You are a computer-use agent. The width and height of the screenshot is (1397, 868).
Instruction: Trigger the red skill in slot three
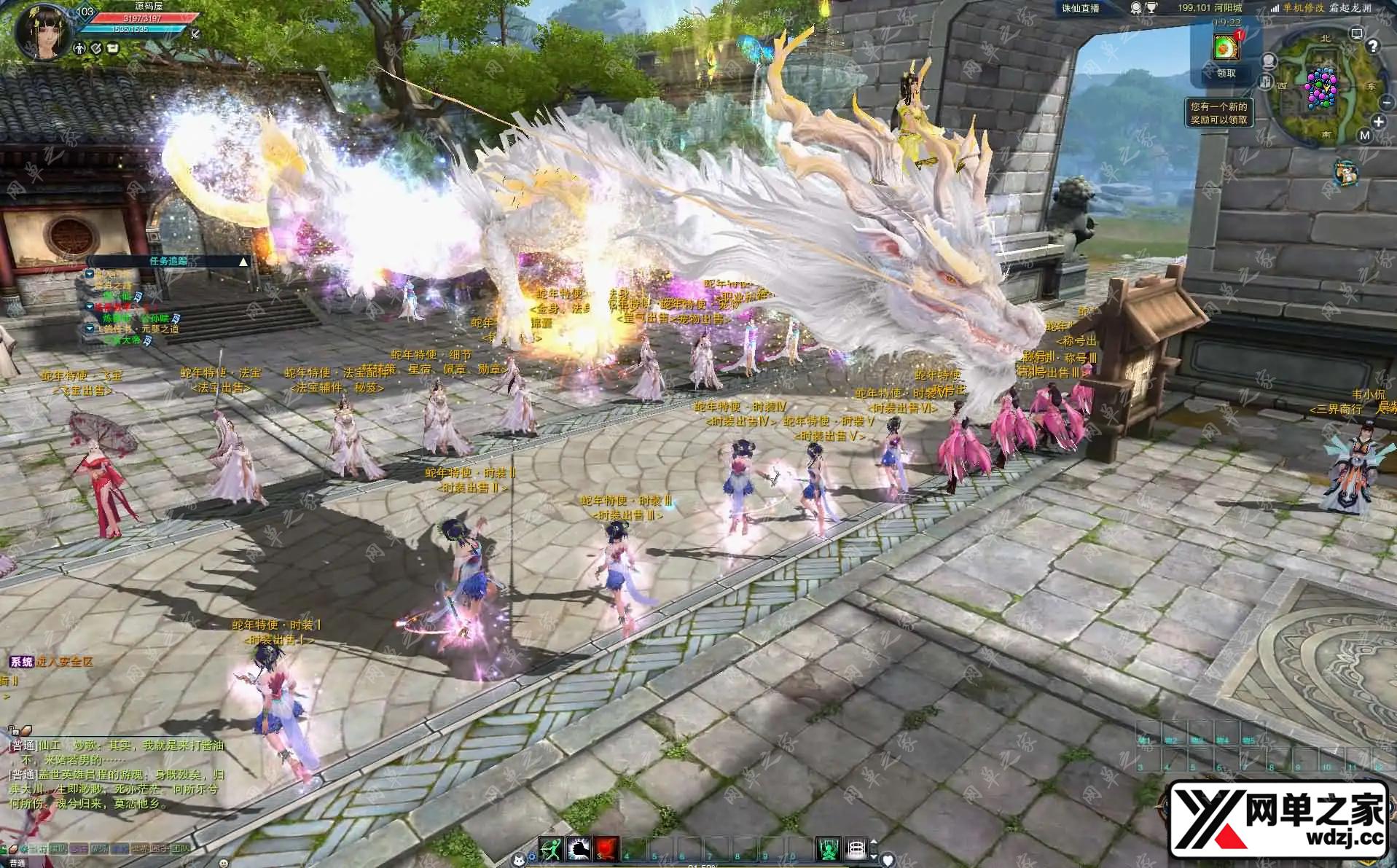[x=606, y=848]
